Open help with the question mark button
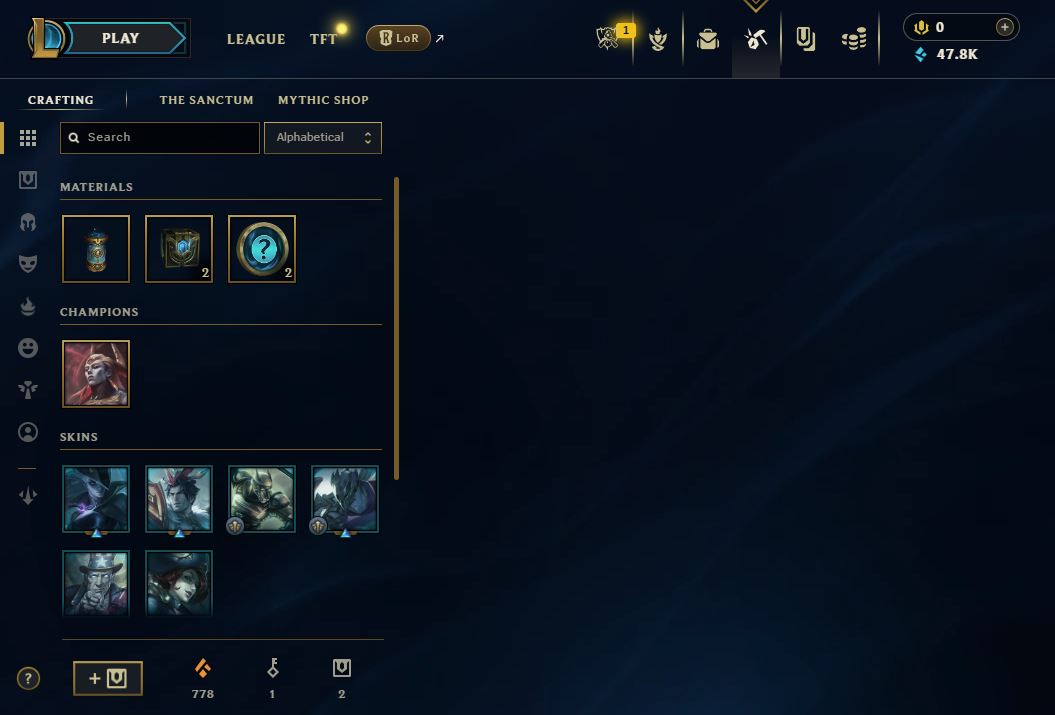This screenshot has width=1055, height=715. (28, 679)
